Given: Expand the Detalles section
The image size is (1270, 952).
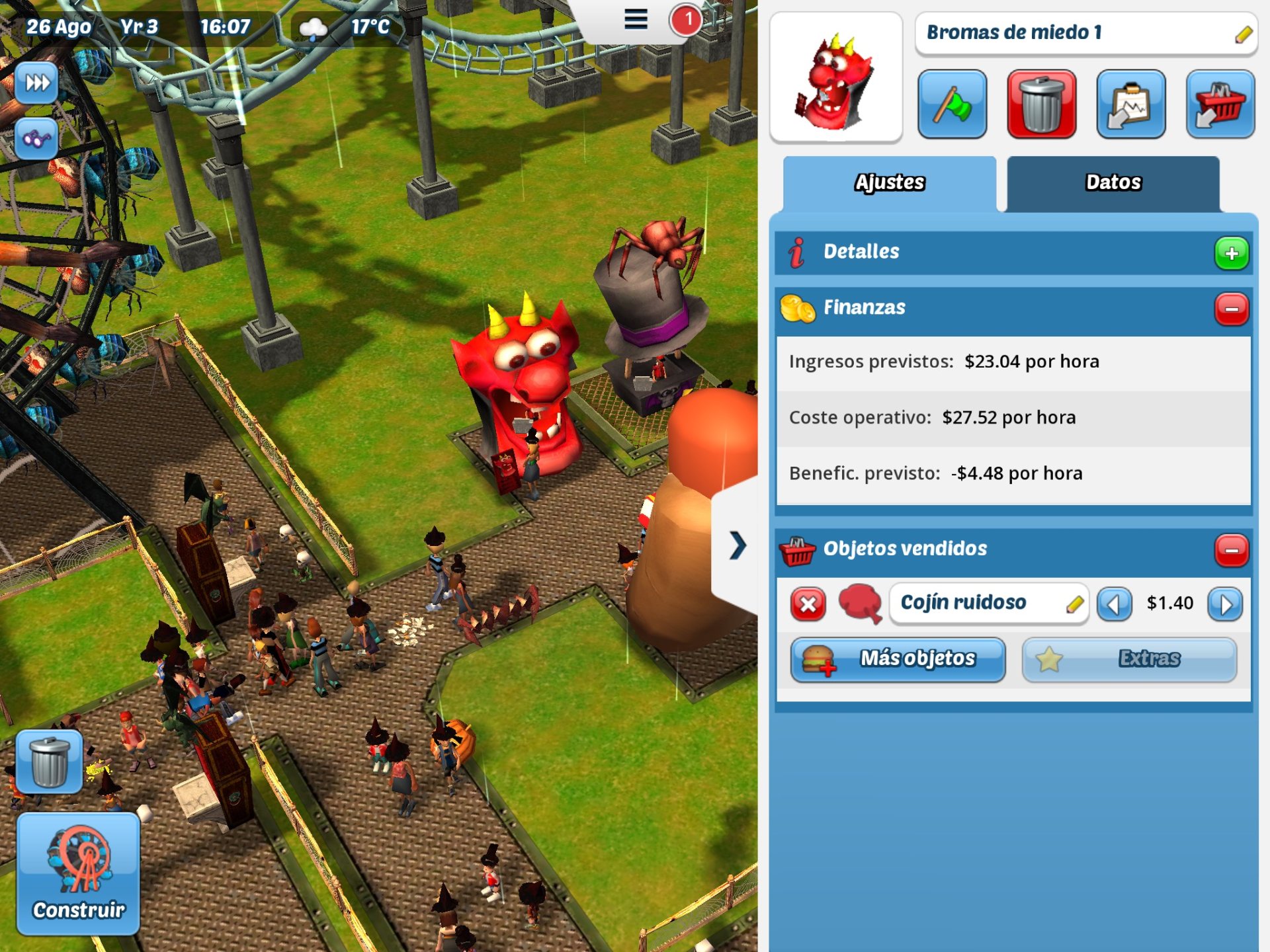Looking at the screenshot, I should (1231, 252).
